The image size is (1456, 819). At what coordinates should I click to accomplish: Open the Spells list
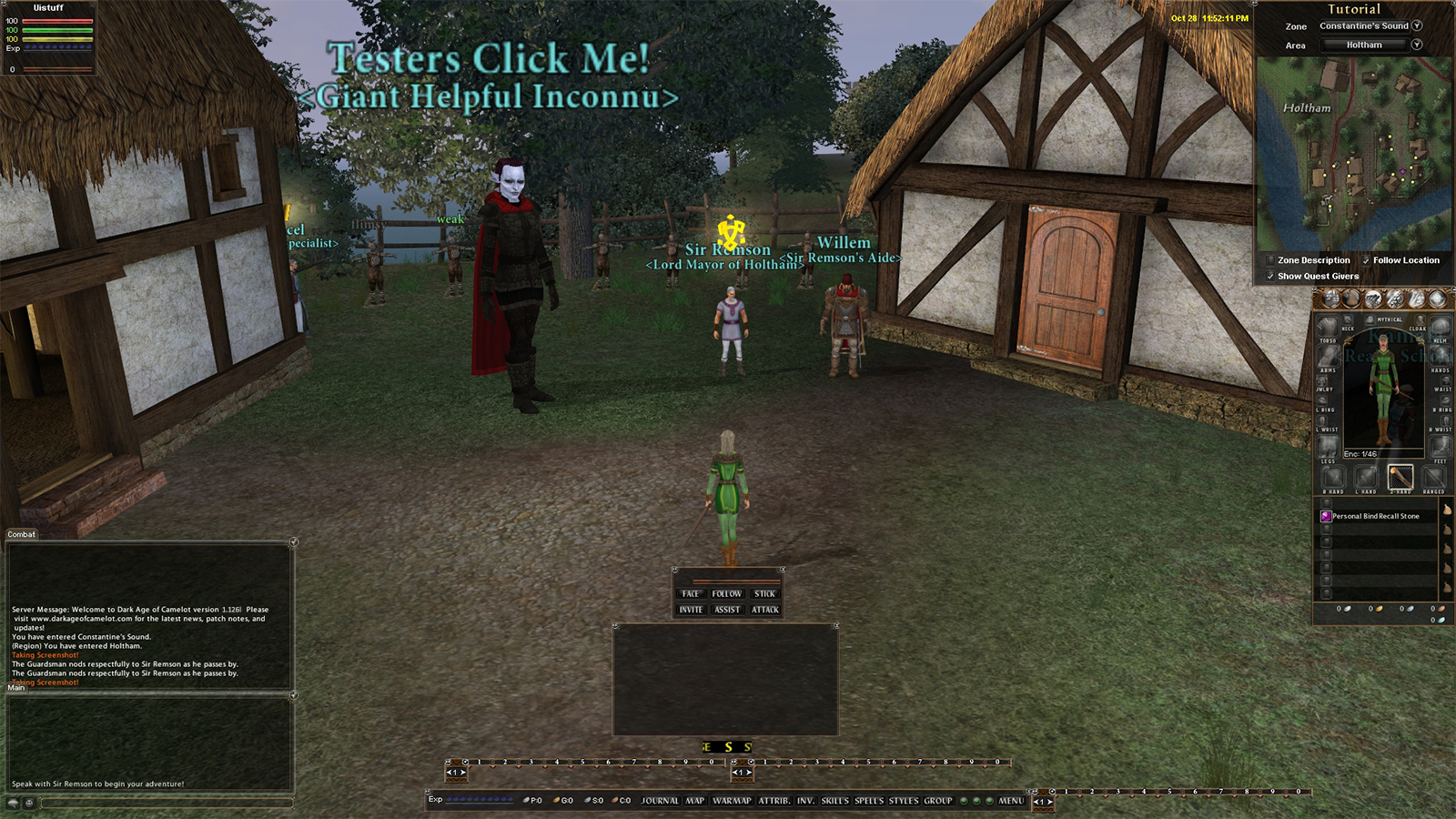pos(869,801)
